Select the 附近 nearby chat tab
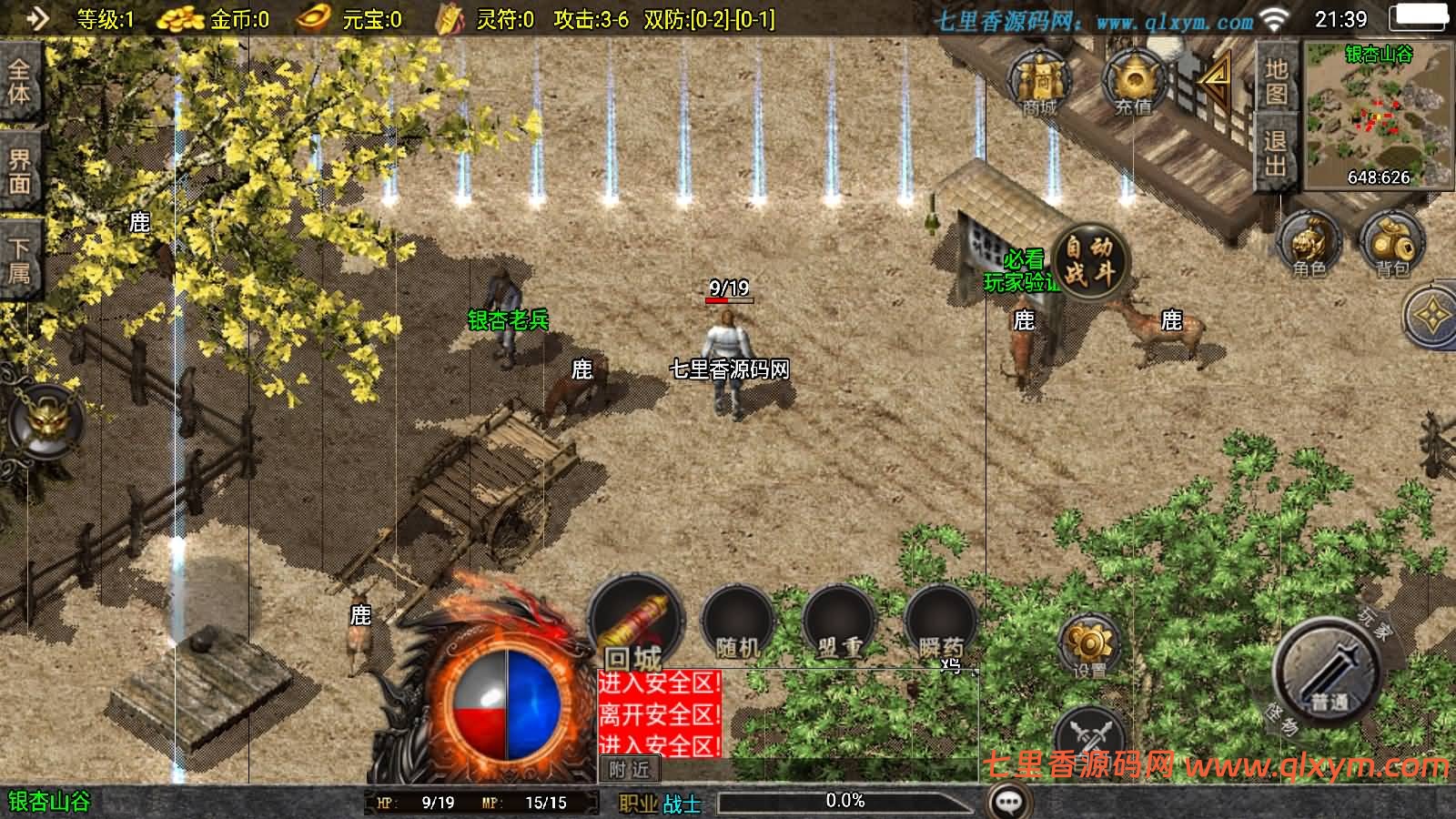1456x819 pixels. click(629, 770)
